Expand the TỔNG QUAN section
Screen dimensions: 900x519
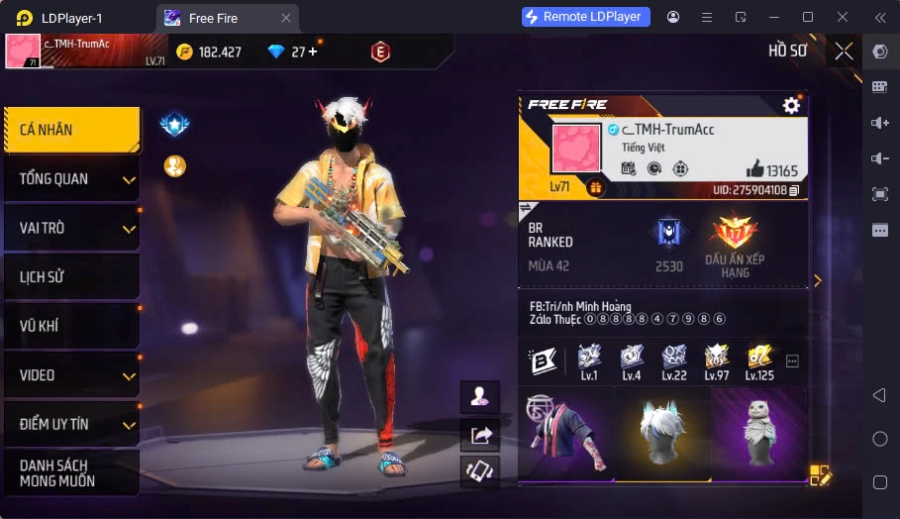(x=70, y=179)
